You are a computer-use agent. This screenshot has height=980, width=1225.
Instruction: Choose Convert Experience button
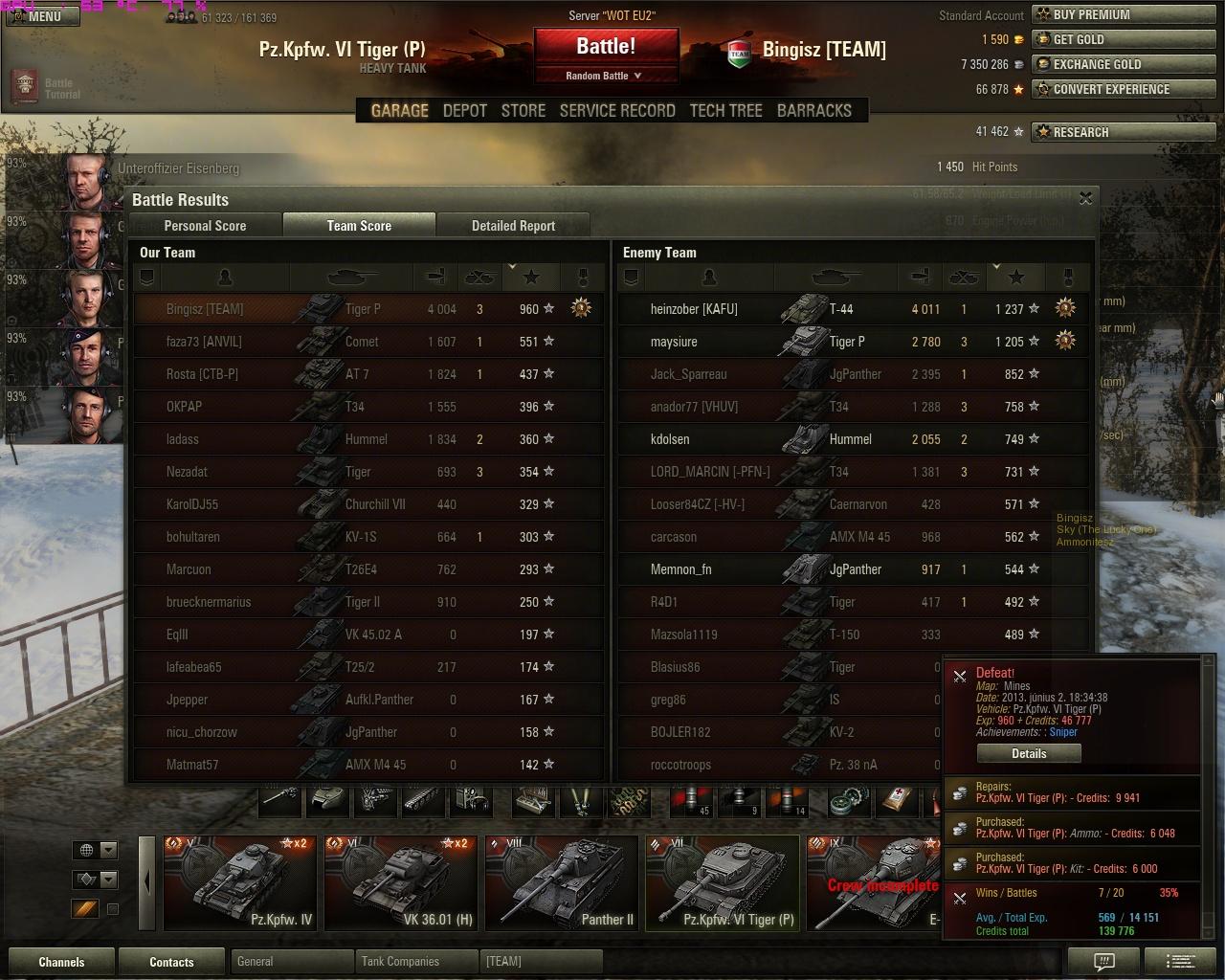coord(1127,89)
